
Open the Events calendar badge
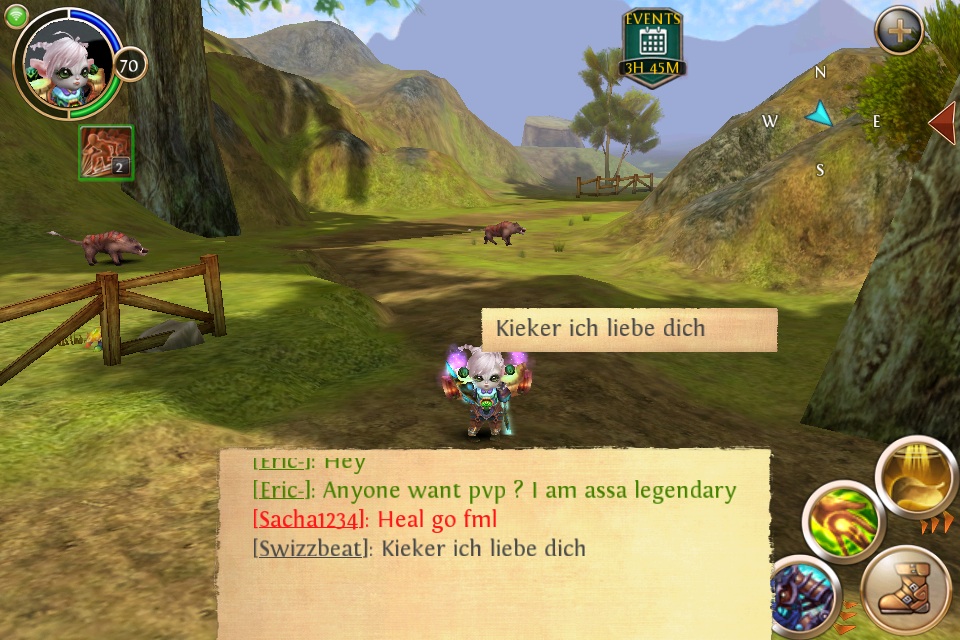coord(652,48)
